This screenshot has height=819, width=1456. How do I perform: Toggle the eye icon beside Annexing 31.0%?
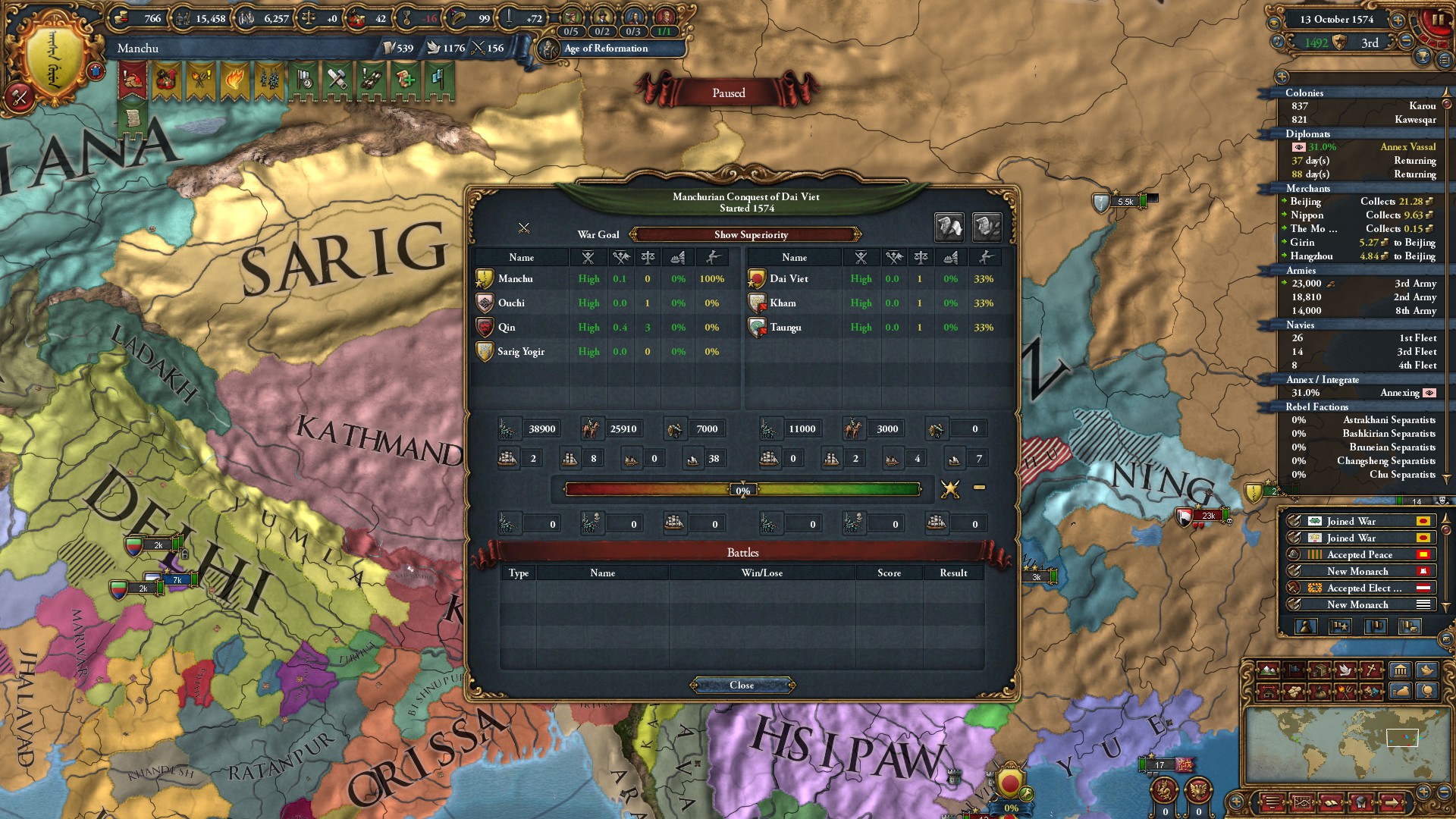[x=1429, y=394]
